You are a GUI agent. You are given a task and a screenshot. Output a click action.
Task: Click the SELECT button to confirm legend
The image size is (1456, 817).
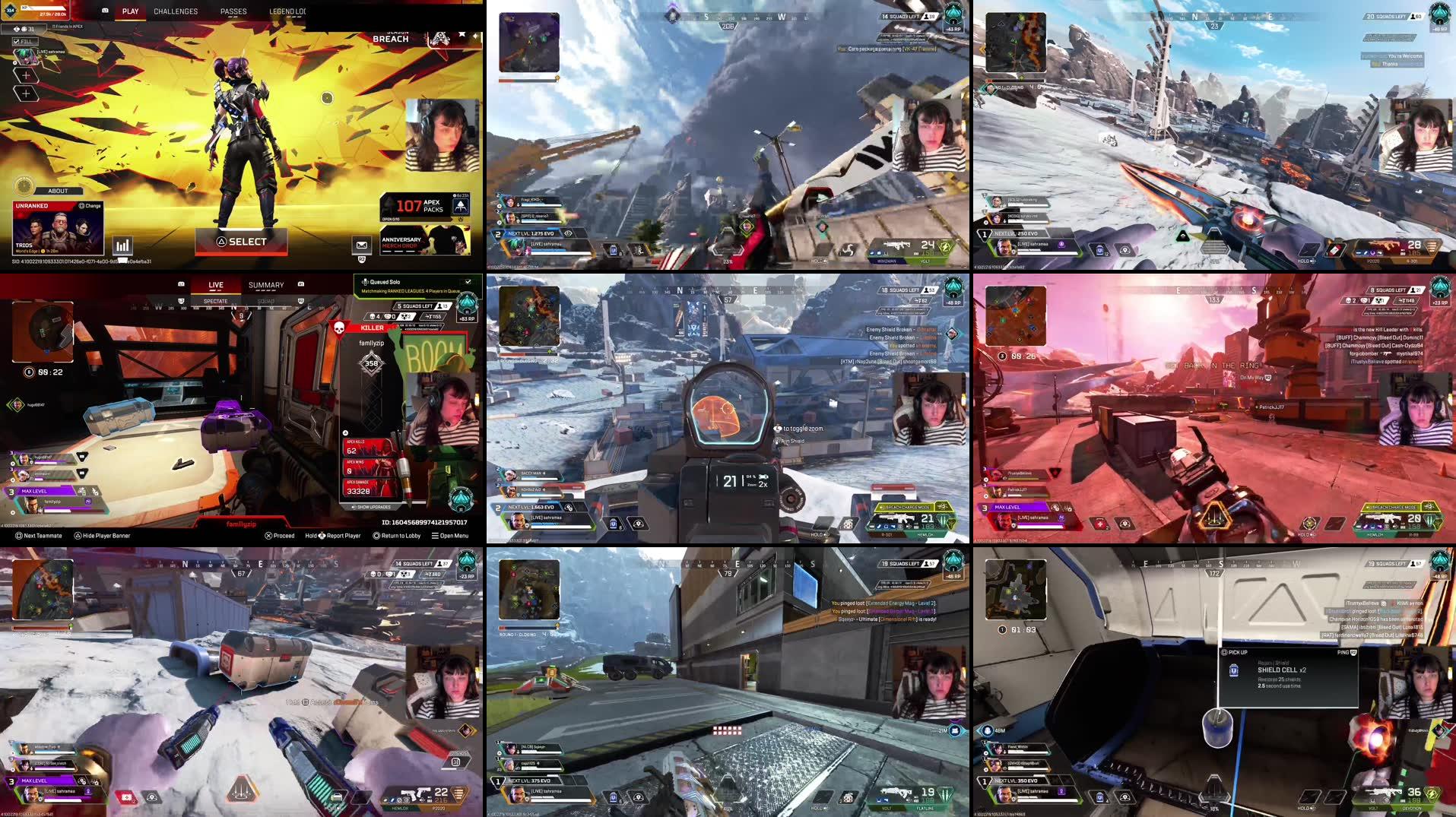(x=241, y=241)
